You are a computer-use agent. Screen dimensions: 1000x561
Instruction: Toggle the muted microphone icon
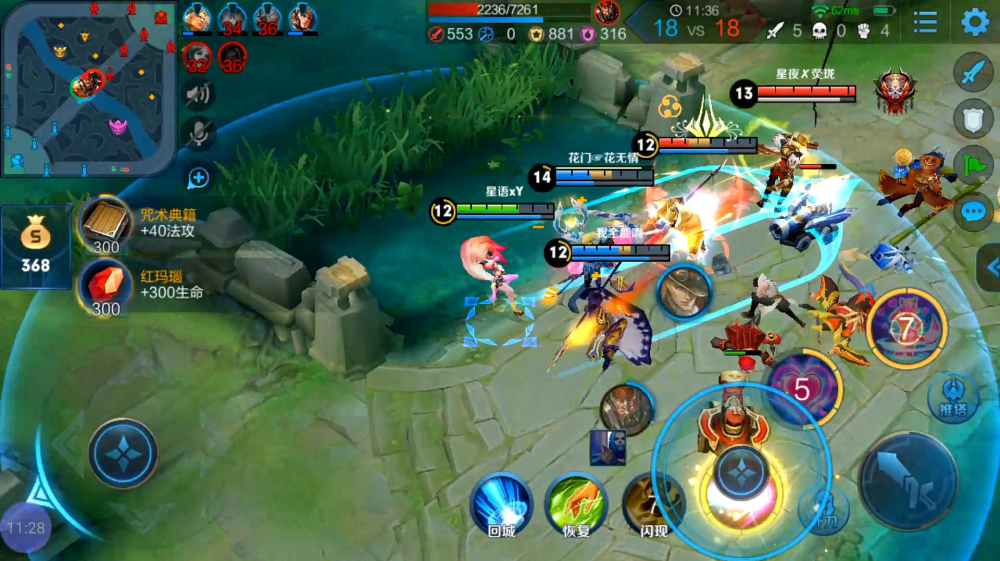tap(199, 133)
